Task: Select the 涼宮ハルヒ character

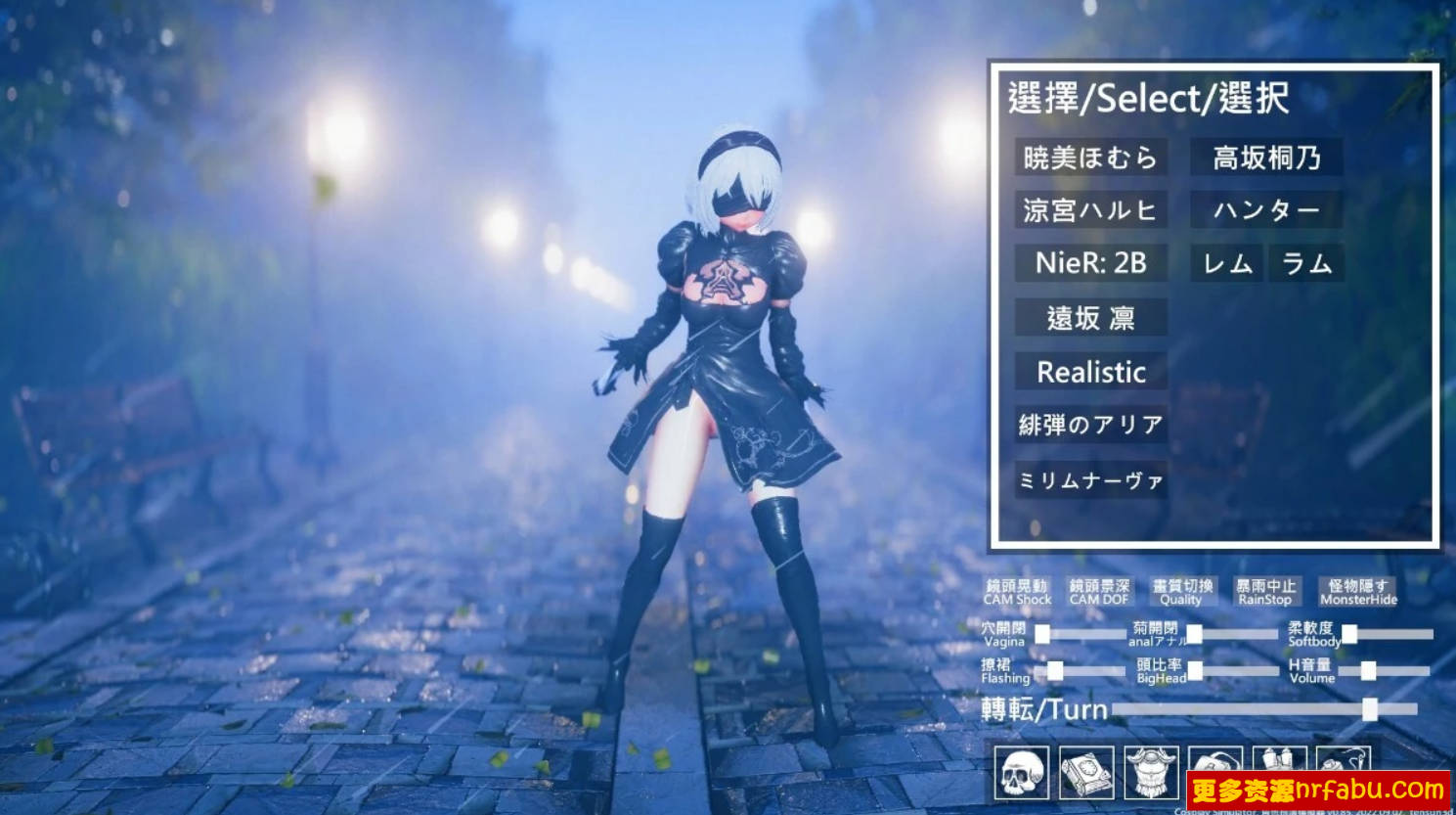Action: (1090, 209)
